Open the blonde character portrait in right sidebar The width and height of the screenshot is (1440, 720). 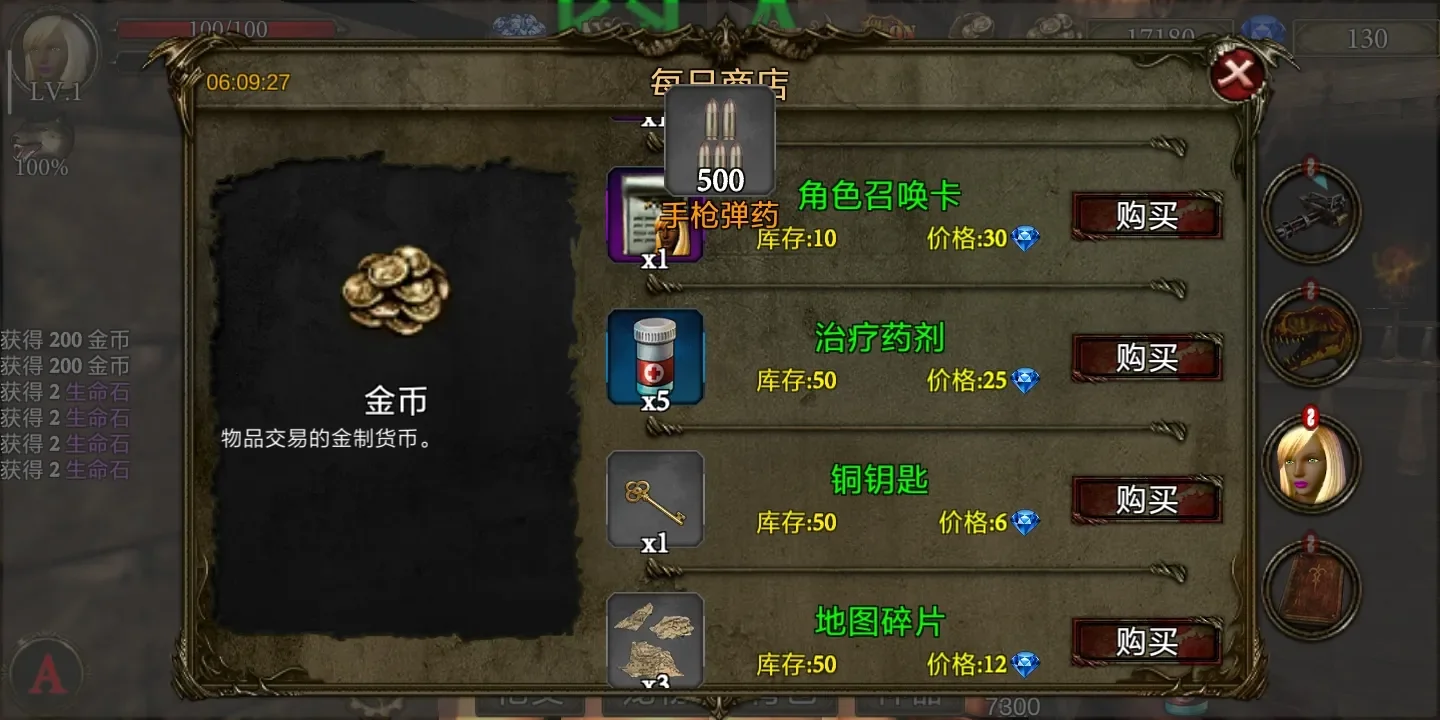pyautogui.click(x=1311, y=462)
